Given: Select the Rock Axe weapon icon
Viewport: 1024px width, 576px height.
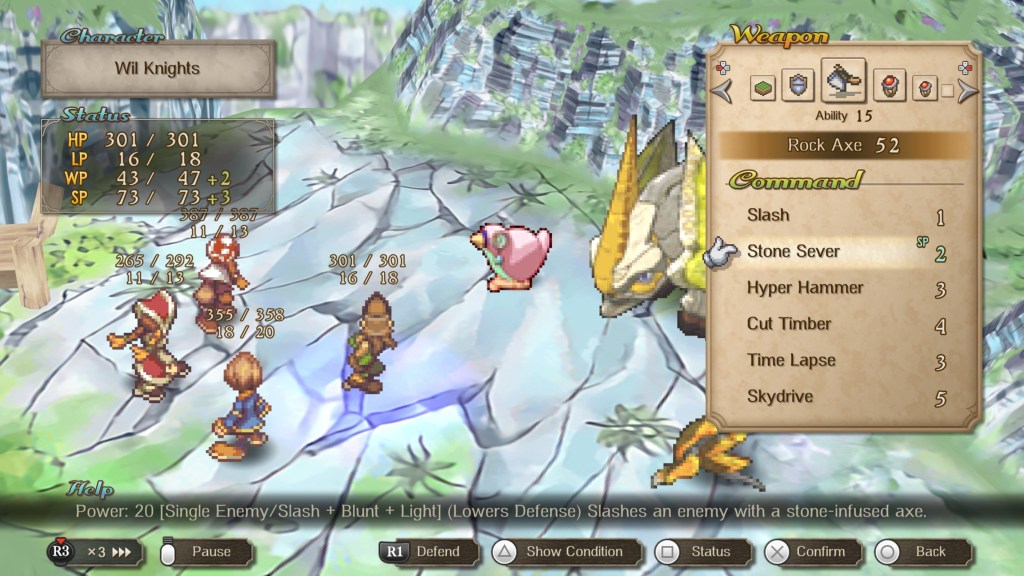Looking at the screenshot, I should coord(843,81).
